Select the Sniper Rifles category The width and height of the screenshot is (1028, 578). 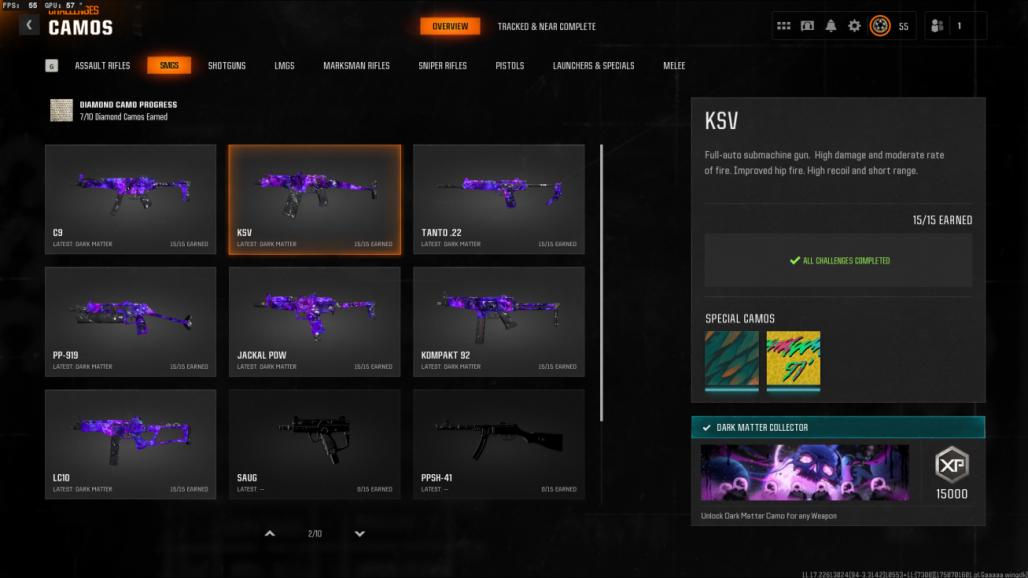[x=442, y=66]
